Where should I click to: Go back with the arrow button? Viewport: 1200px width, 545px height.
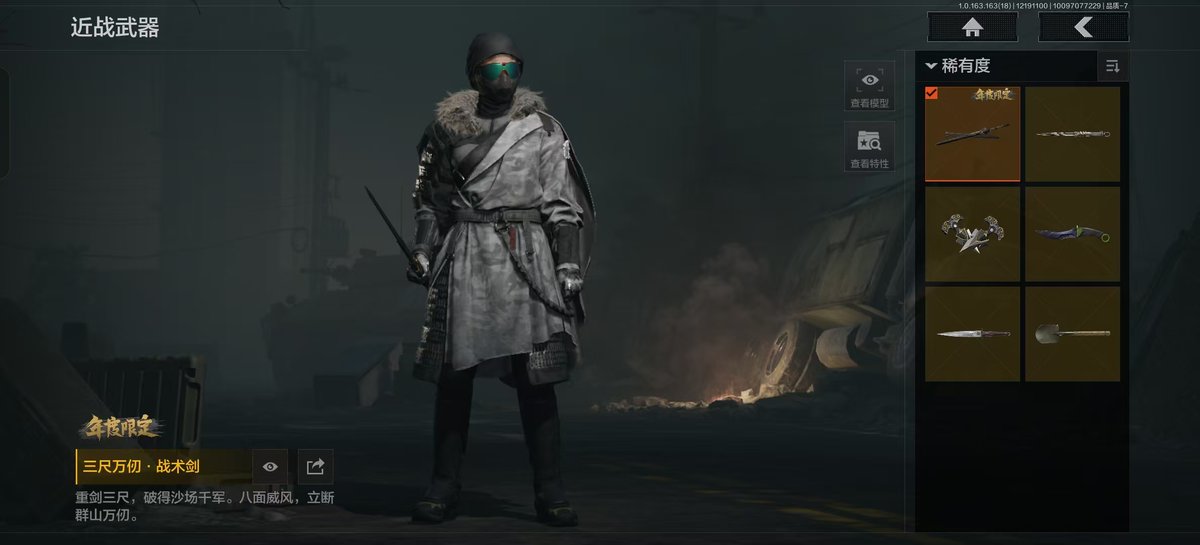point(1083,27)
